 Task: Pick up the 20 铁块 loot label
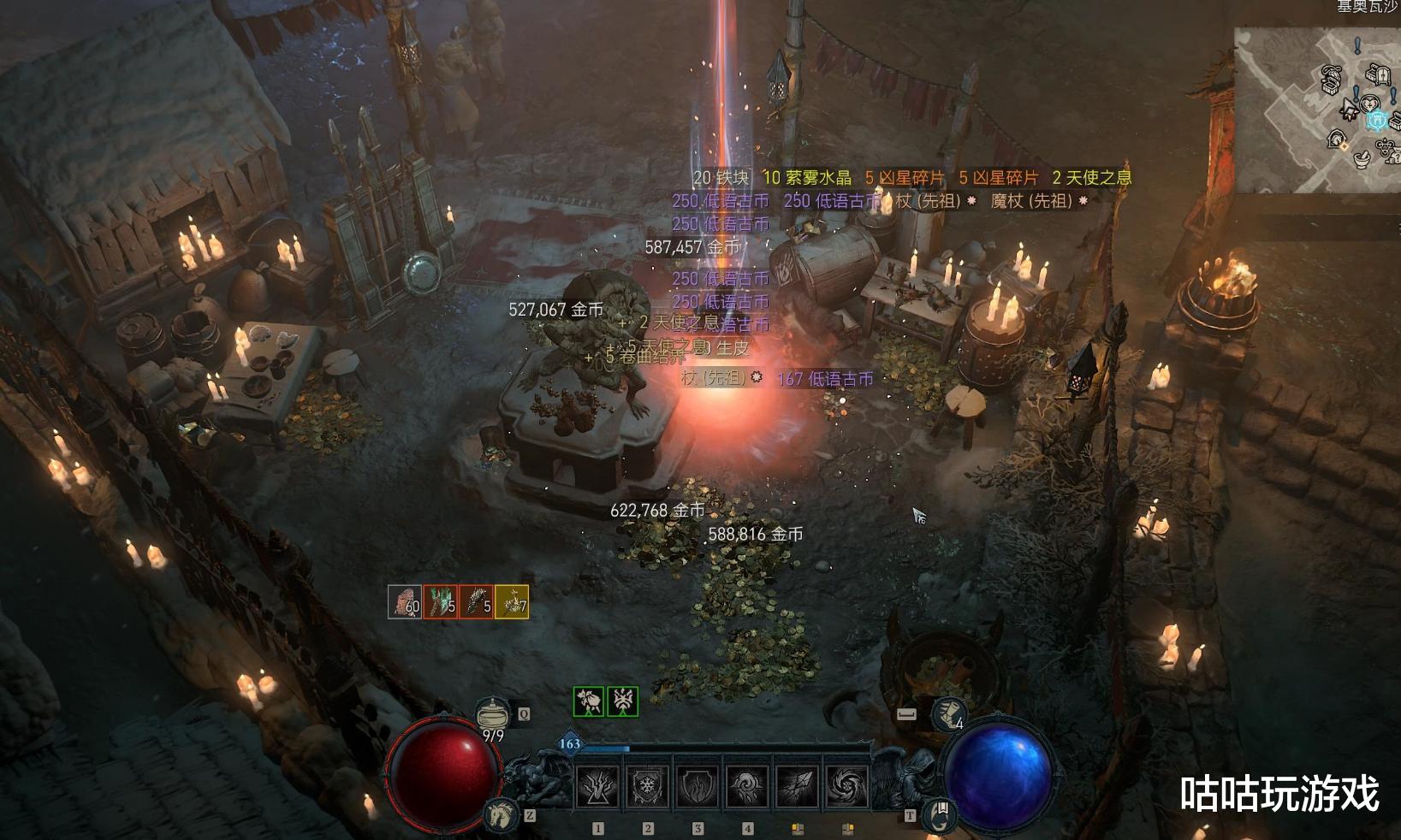(721, 178)
